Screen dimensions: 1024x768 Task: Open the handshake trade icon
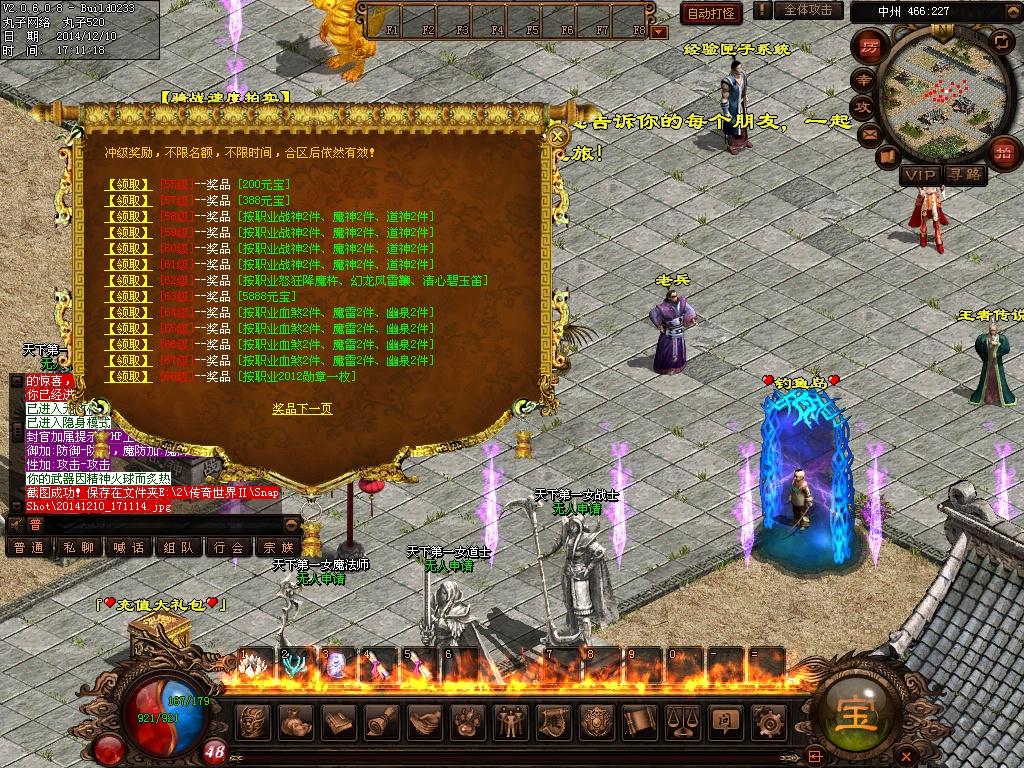424,721
